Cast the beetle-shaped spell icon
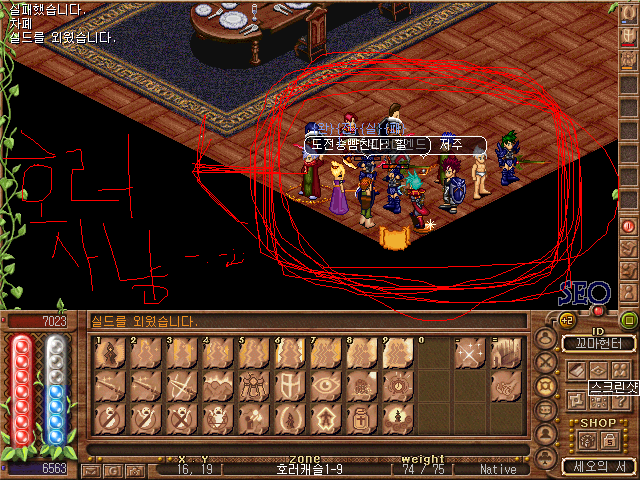640x480 pixels. click(253, 384)
